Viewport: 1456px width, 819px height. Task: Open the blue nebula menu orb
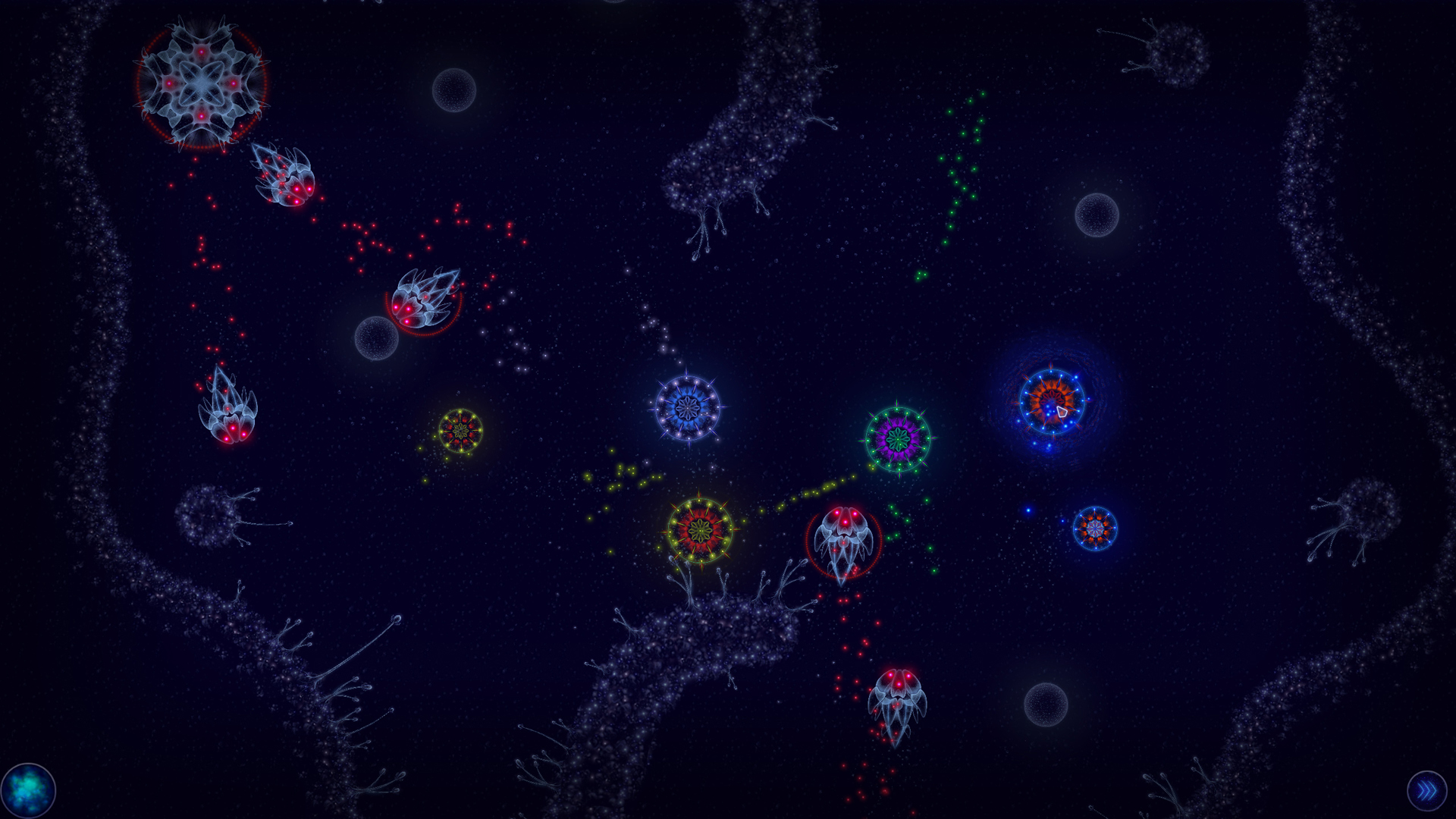(28, 790)
